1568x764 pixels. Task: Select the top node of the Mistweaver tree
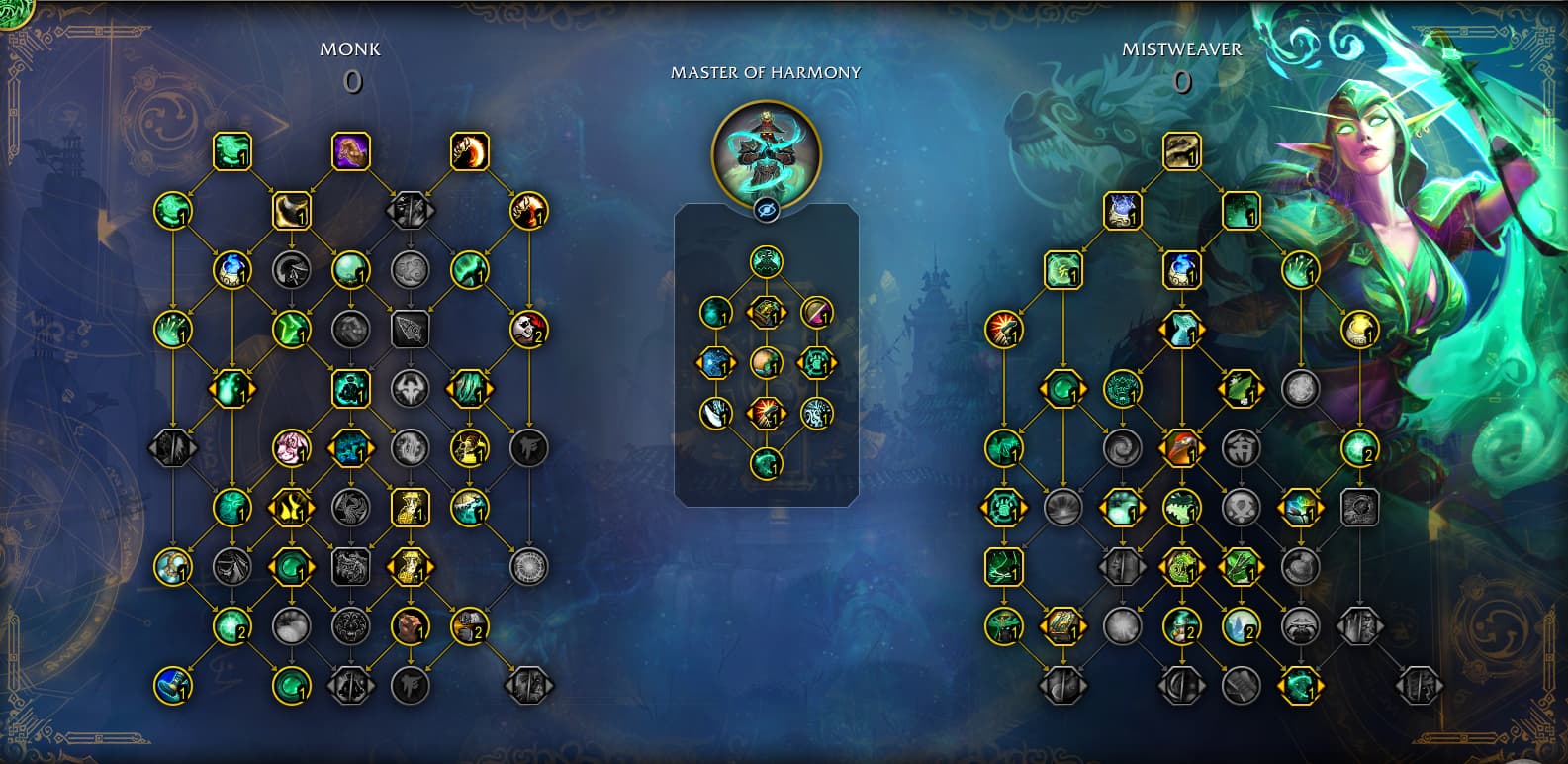click(1181, 151)
